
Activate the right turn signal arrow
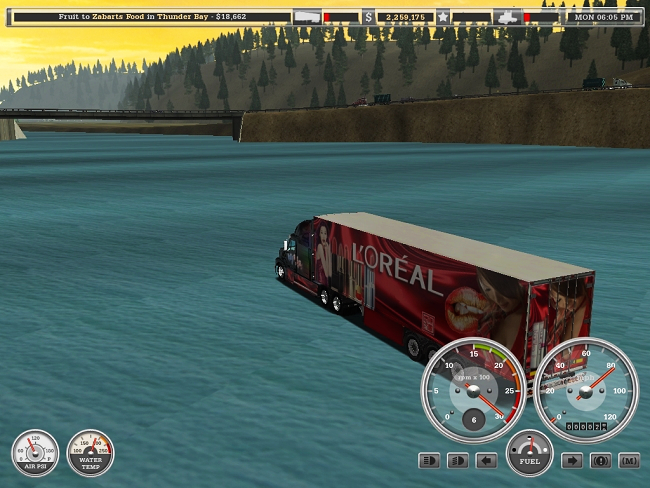coord(572,461)
